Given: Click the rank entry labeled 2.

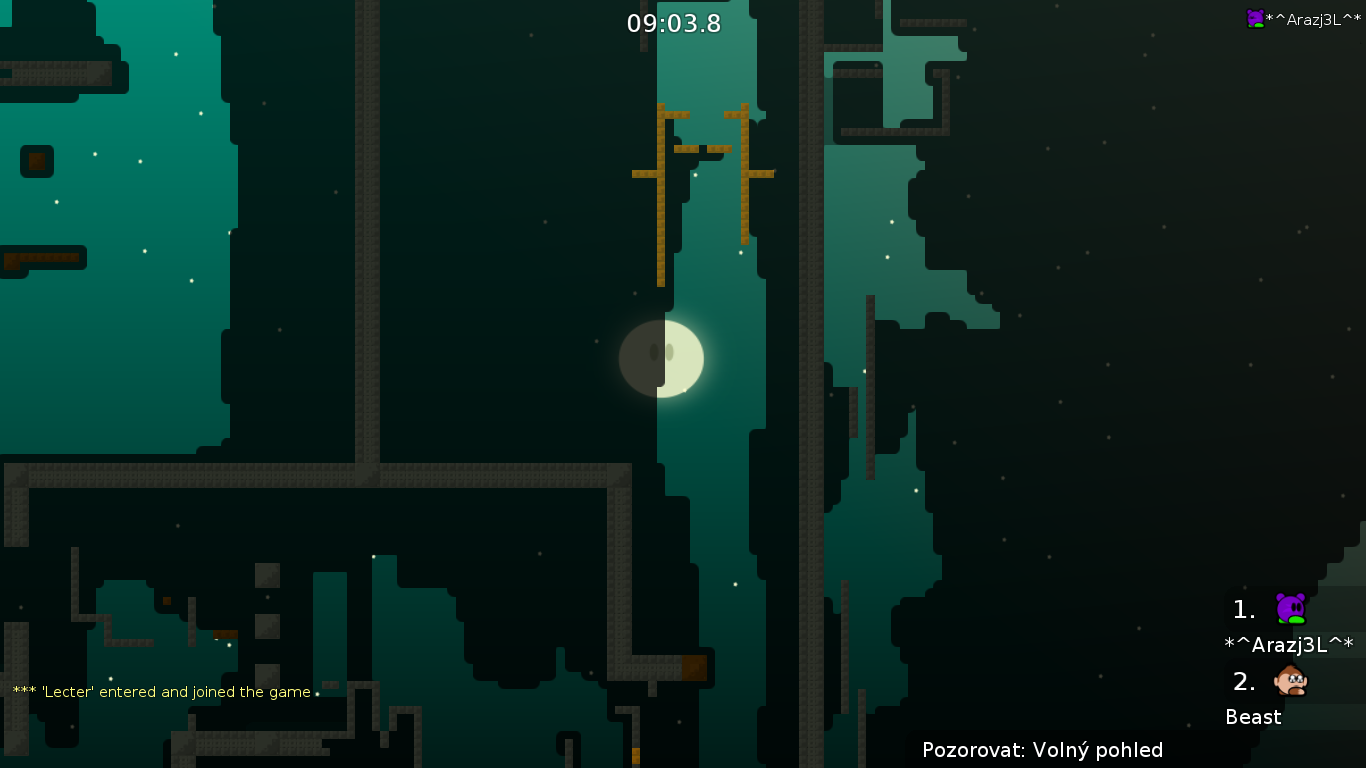Looking at the screenshot, I should (1242, 681).
